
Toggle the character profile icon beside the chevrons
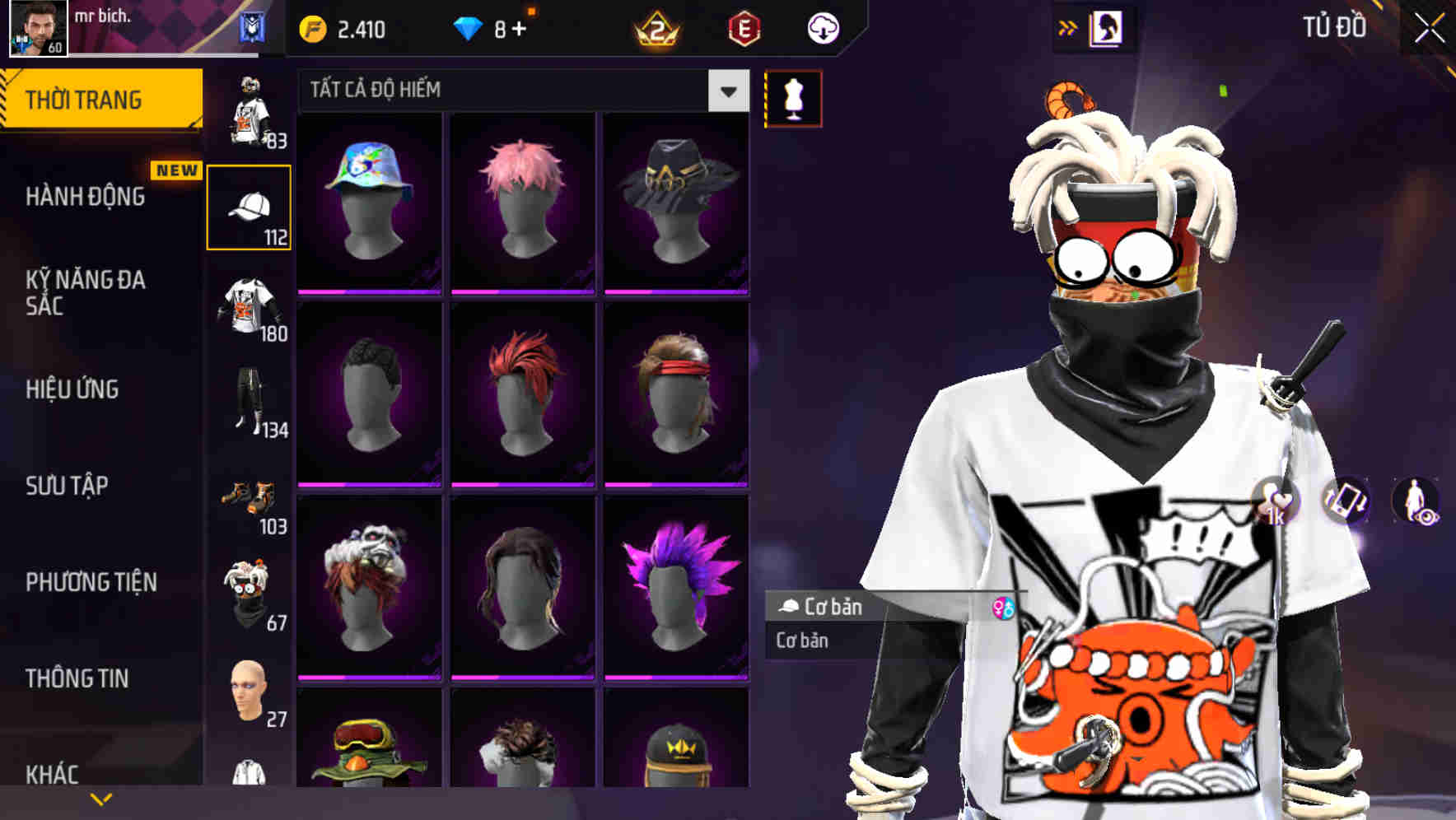(1106, 26)
